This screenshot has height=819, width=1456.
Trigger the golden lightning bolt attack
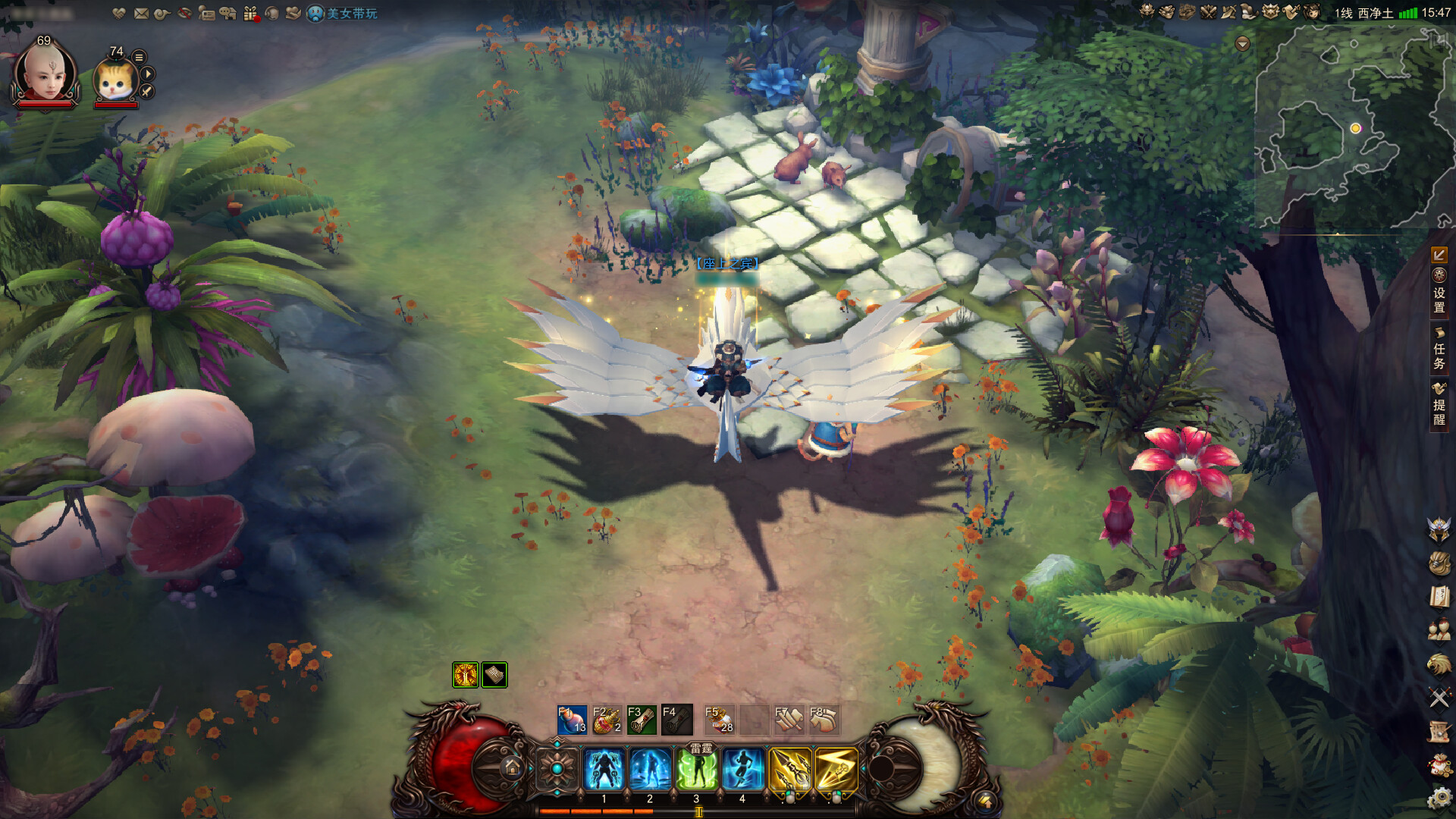836,769
